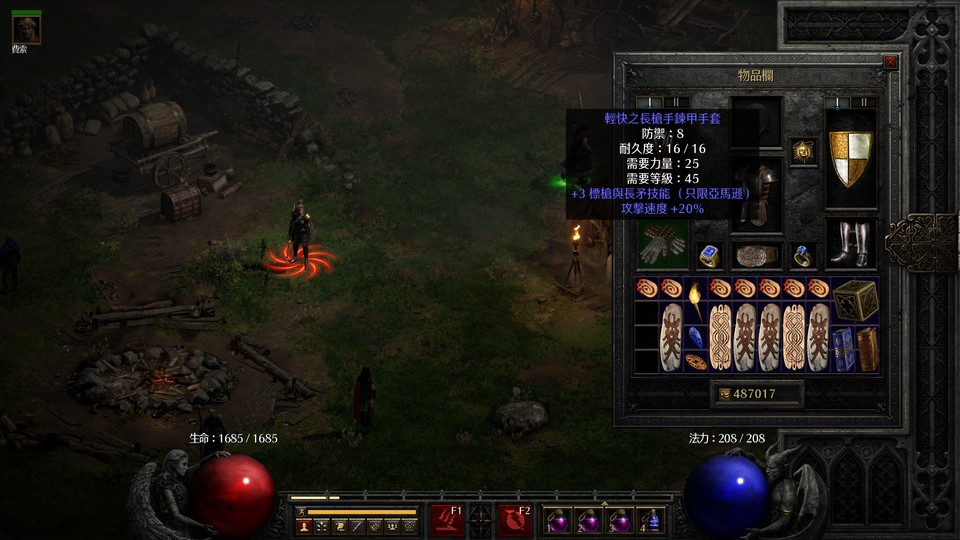Viewport: 960px width, 540px height.
Task: Activate the F1 left skill icon
Action: (446, 520)
